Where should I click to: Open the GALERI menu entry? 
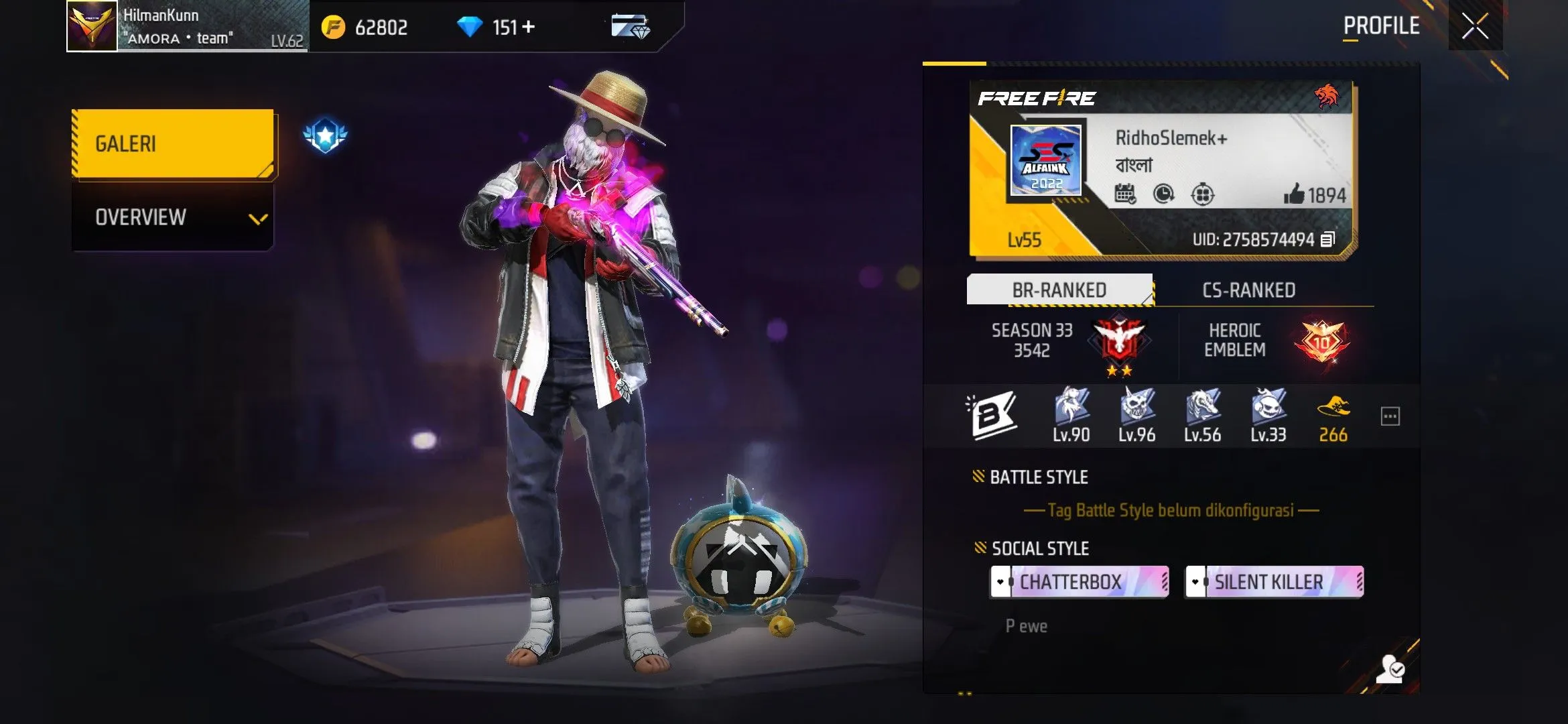pyautogui.click(x=173, y=143)
